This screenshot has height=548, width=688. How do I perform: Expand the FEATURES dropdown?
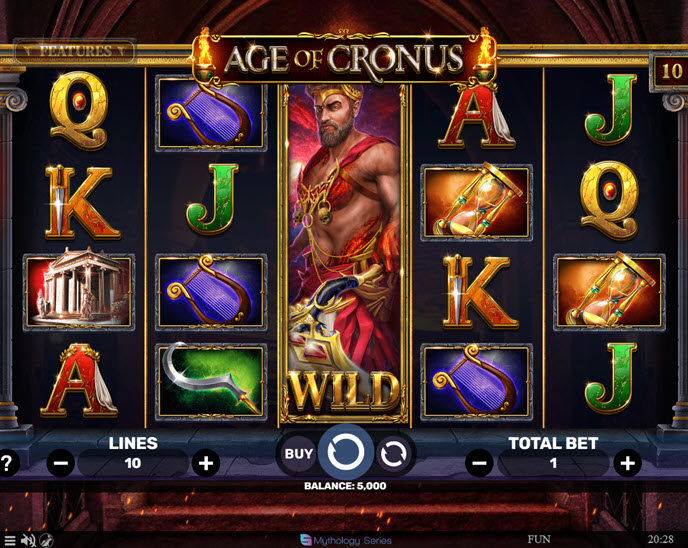[x=76, y=50]
